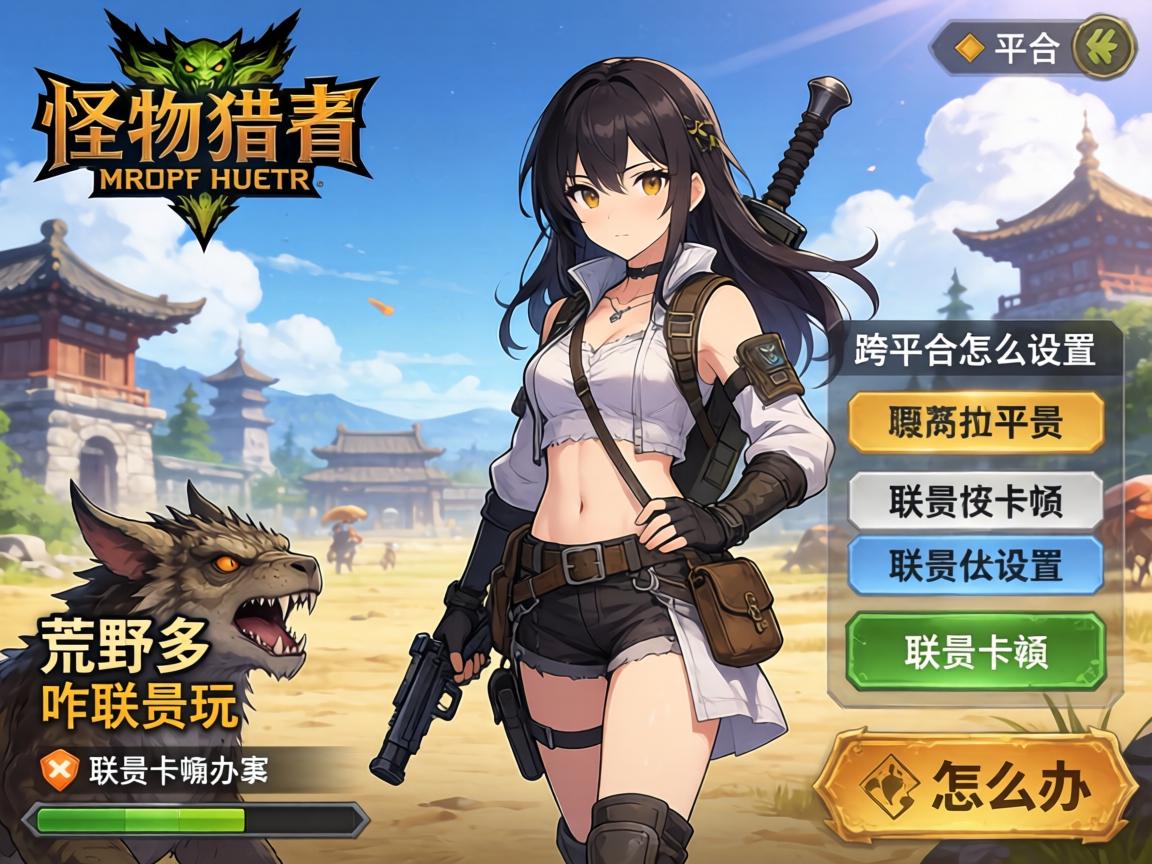Image resolution: width=1152 pixels, height=864 pixels.
Task: Click the green double-arrow button
Action: [1104, 46]
